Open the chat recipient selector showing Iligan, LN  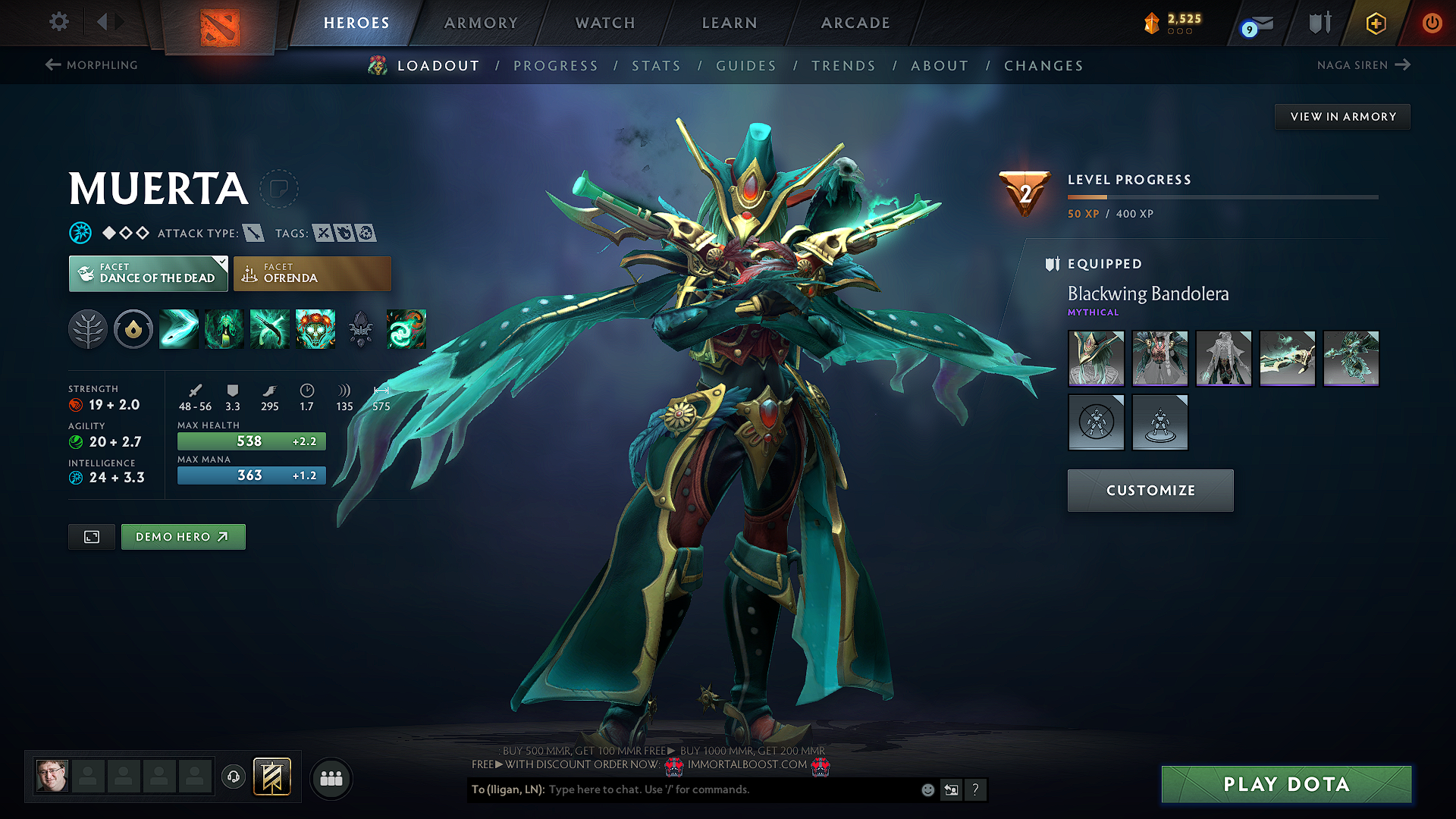point(507,789)
